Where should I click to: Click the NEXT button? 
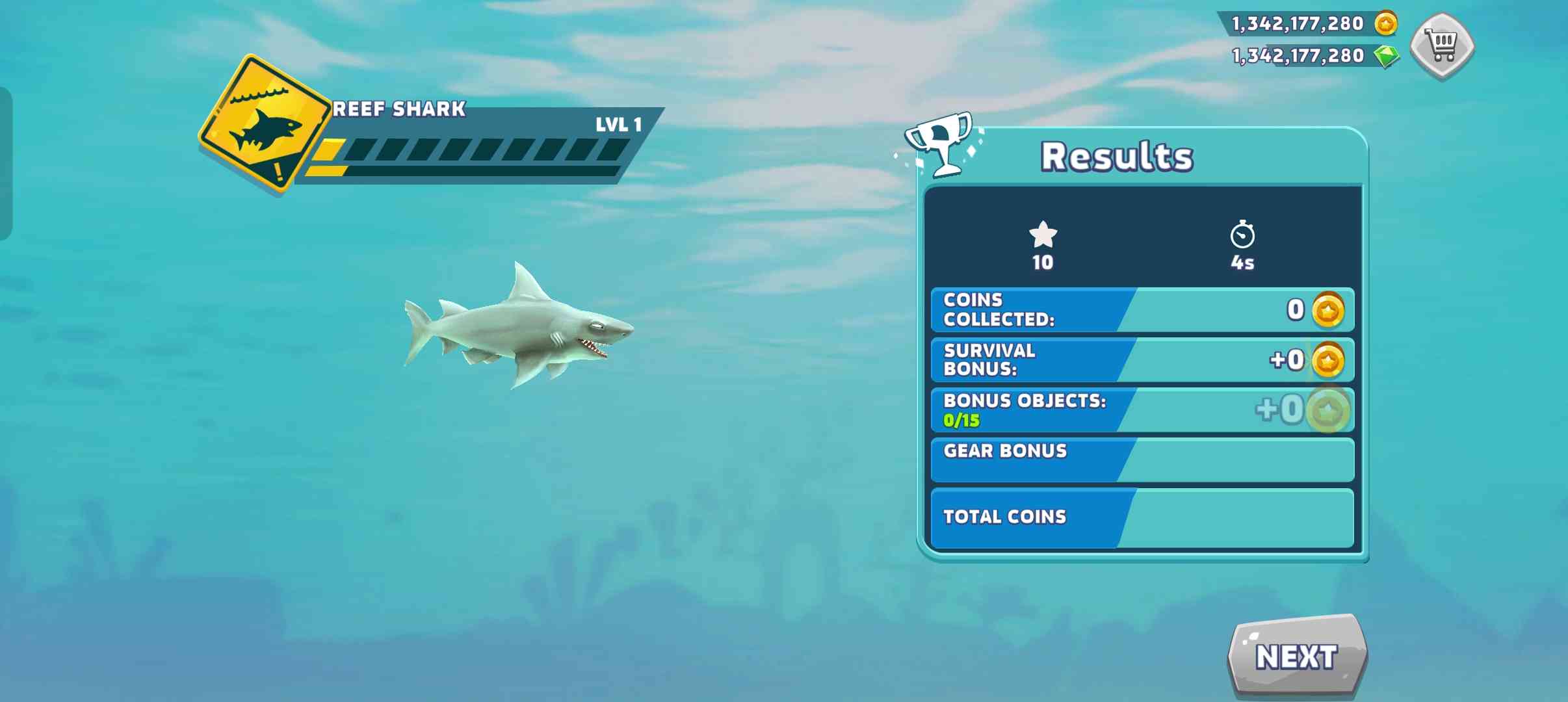1297,656
